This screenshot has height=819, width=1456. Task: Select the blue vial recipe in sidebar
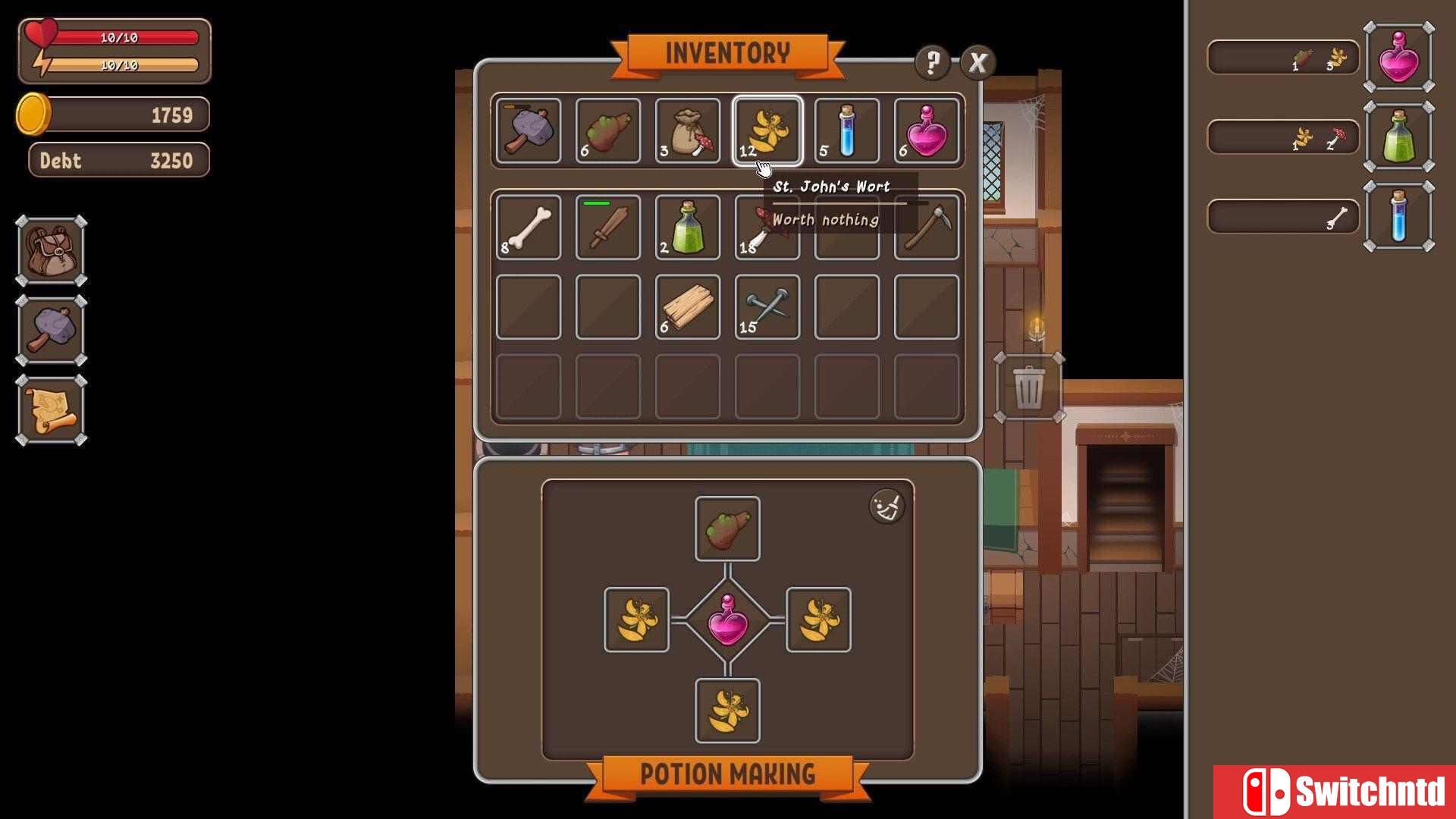click(1398, 217)
